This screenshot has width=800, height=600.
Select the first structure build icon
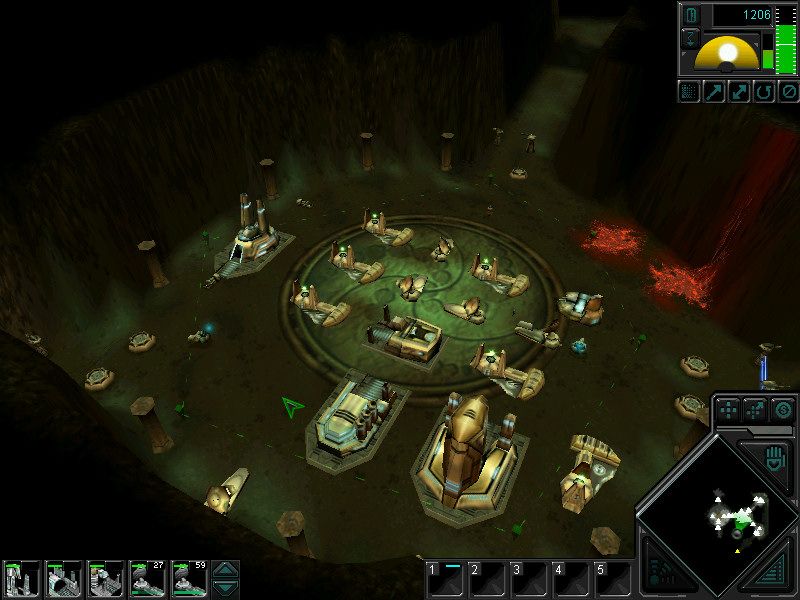pyautogui.click(x=20, y=579)
